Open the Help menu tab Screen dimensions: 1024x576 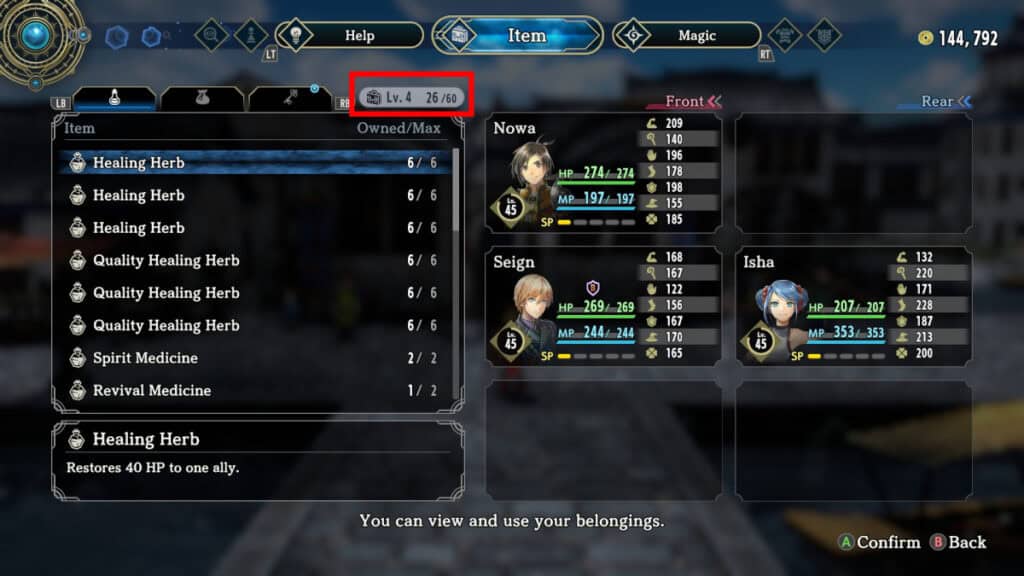point(350,36)
